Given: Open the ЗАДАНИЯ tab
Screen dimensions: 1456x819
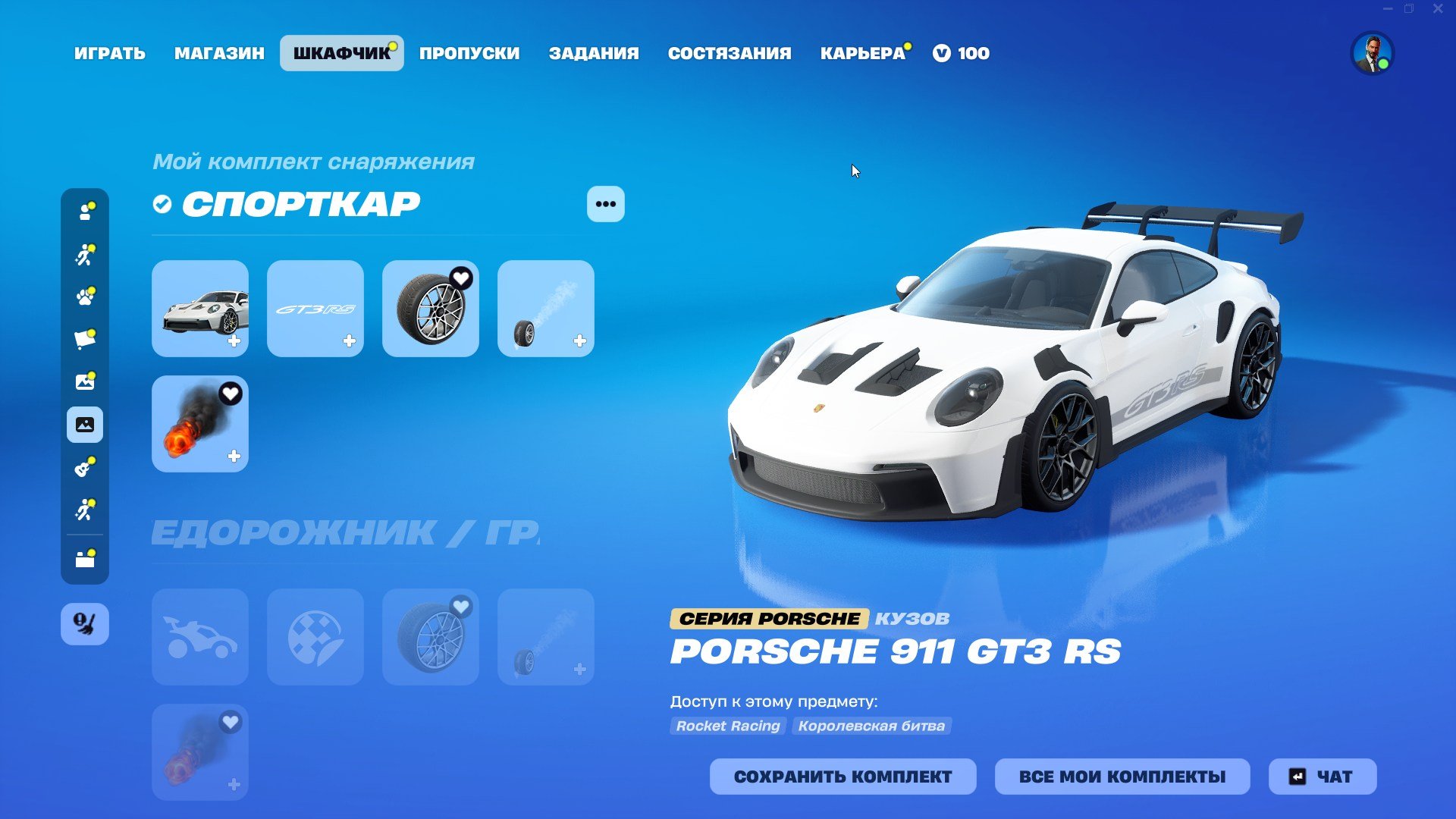Looking at the screenshot, I should [x=594, y=53].
